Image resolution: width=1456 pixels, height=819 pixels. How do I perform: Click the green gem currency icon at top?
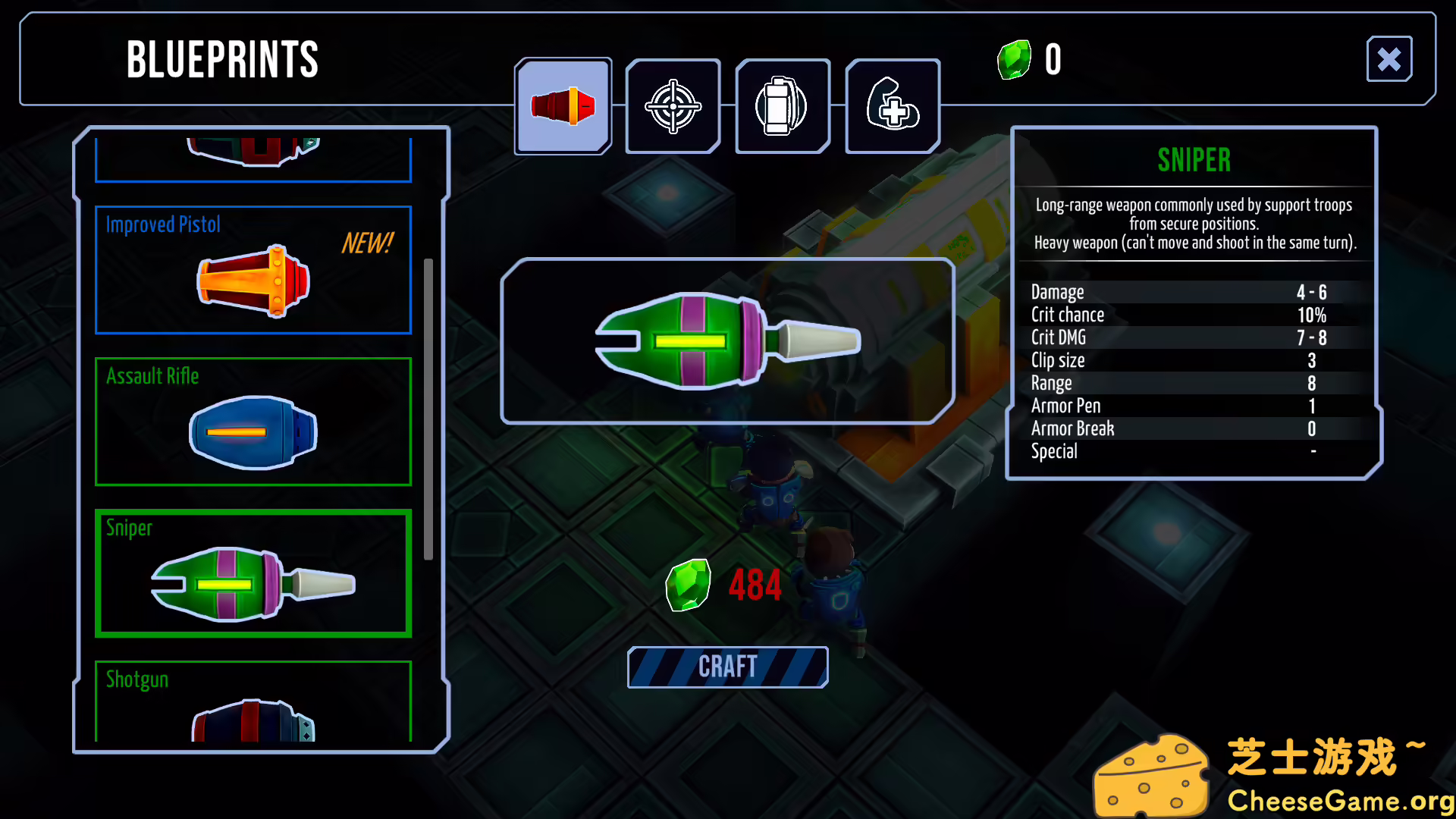(x=1014, y=59)
